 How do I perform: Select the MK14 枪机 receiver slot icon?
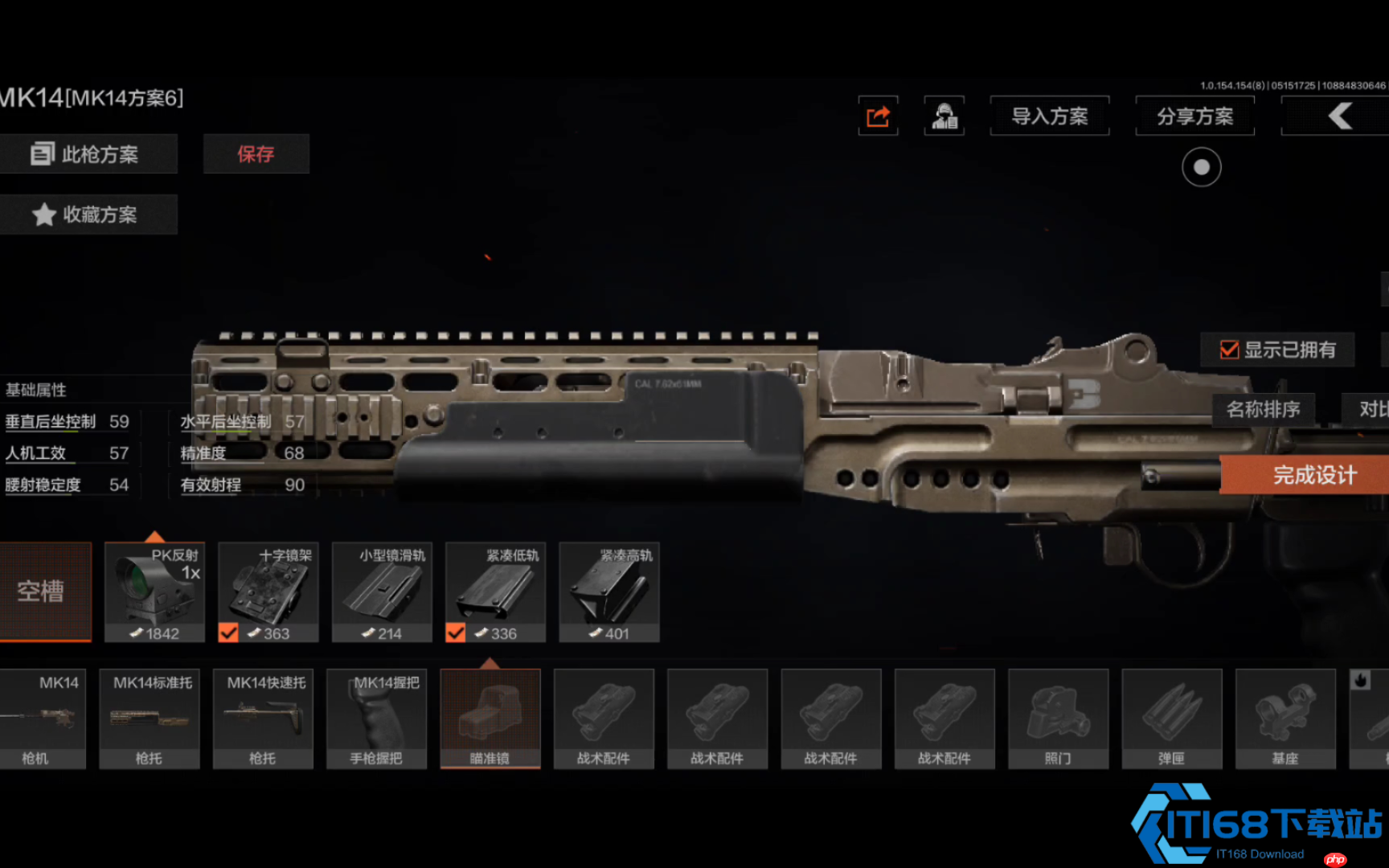point(43,718)
